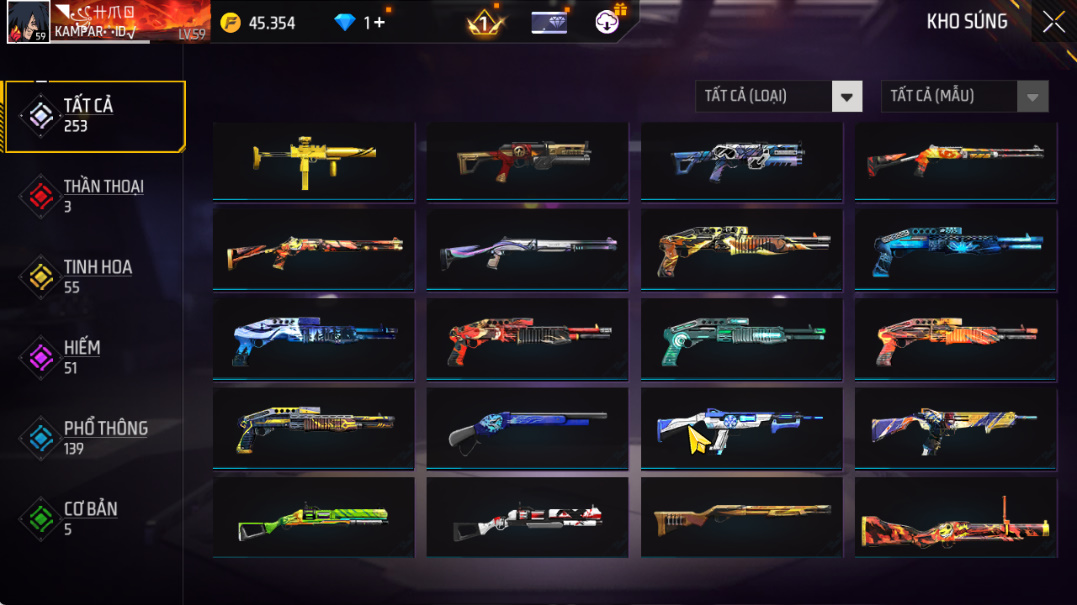The height and width of the screenshot is (605, 1077).
Task: Select the teal green shotgun skin
Action: [741, 340]
